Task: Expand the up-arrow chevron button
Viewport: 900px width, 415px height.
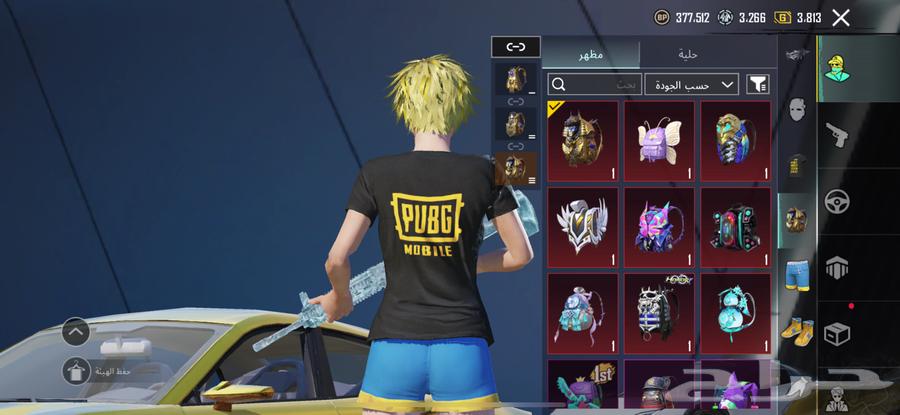Action: pyautogui.click(x=76, y=331)
